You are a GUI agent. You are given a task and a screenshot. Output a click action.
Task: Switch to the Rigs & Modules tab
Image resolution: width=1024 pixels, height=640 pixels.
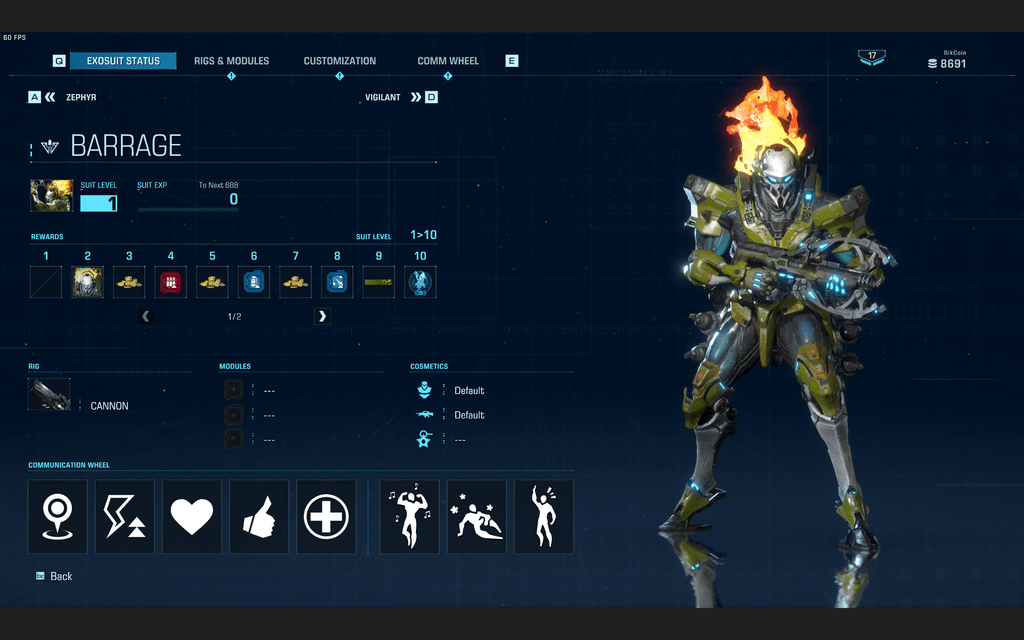(231, 61)
